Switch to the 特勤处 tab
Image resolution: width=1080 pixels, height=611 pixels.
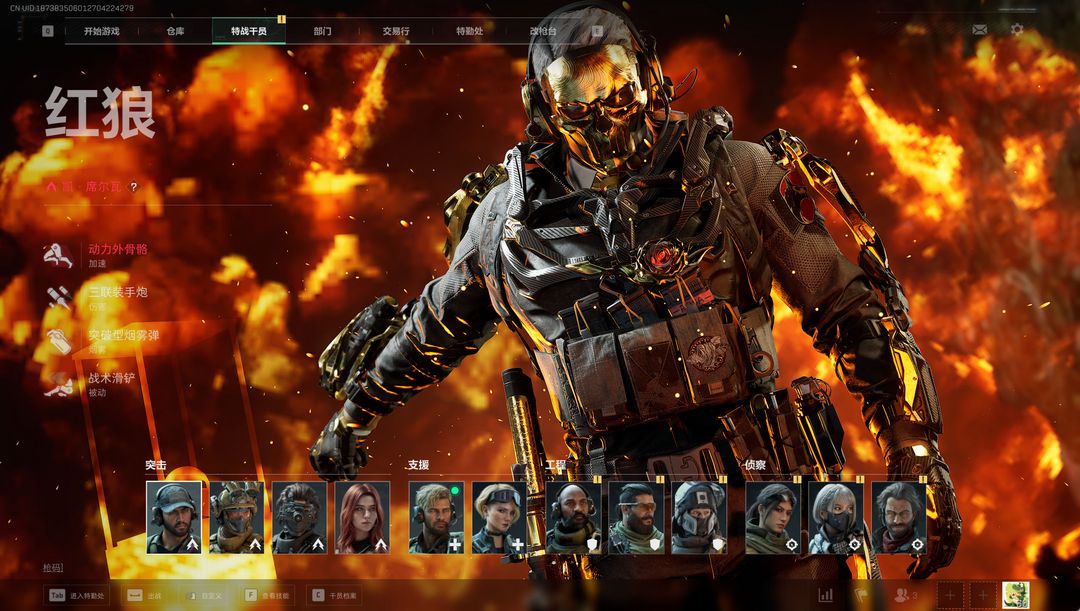pos(469,31)
